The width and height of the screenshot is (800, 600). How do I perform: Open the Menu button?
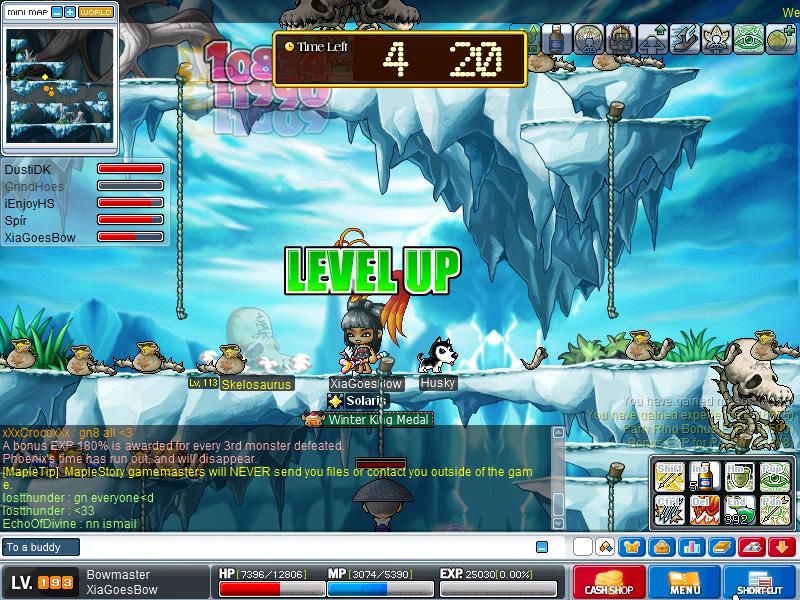(684, 583)
